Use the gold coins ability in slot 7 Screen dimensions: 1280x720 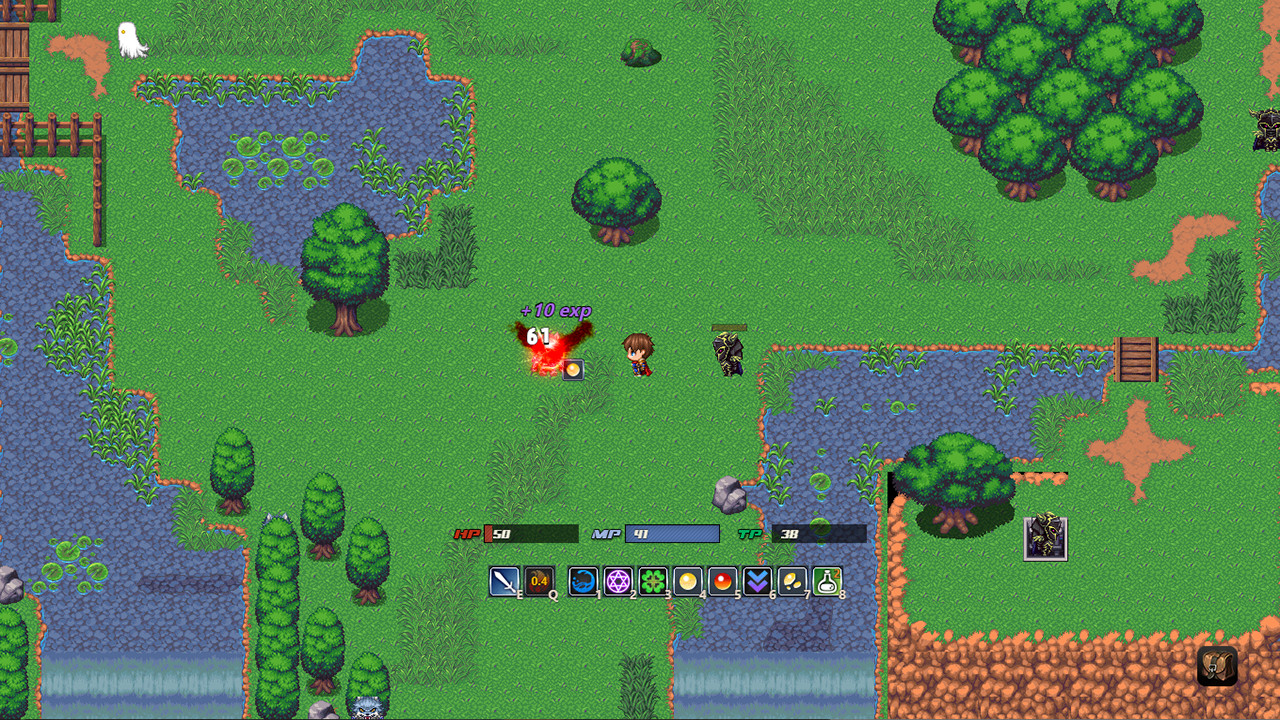tap(791, 583)
